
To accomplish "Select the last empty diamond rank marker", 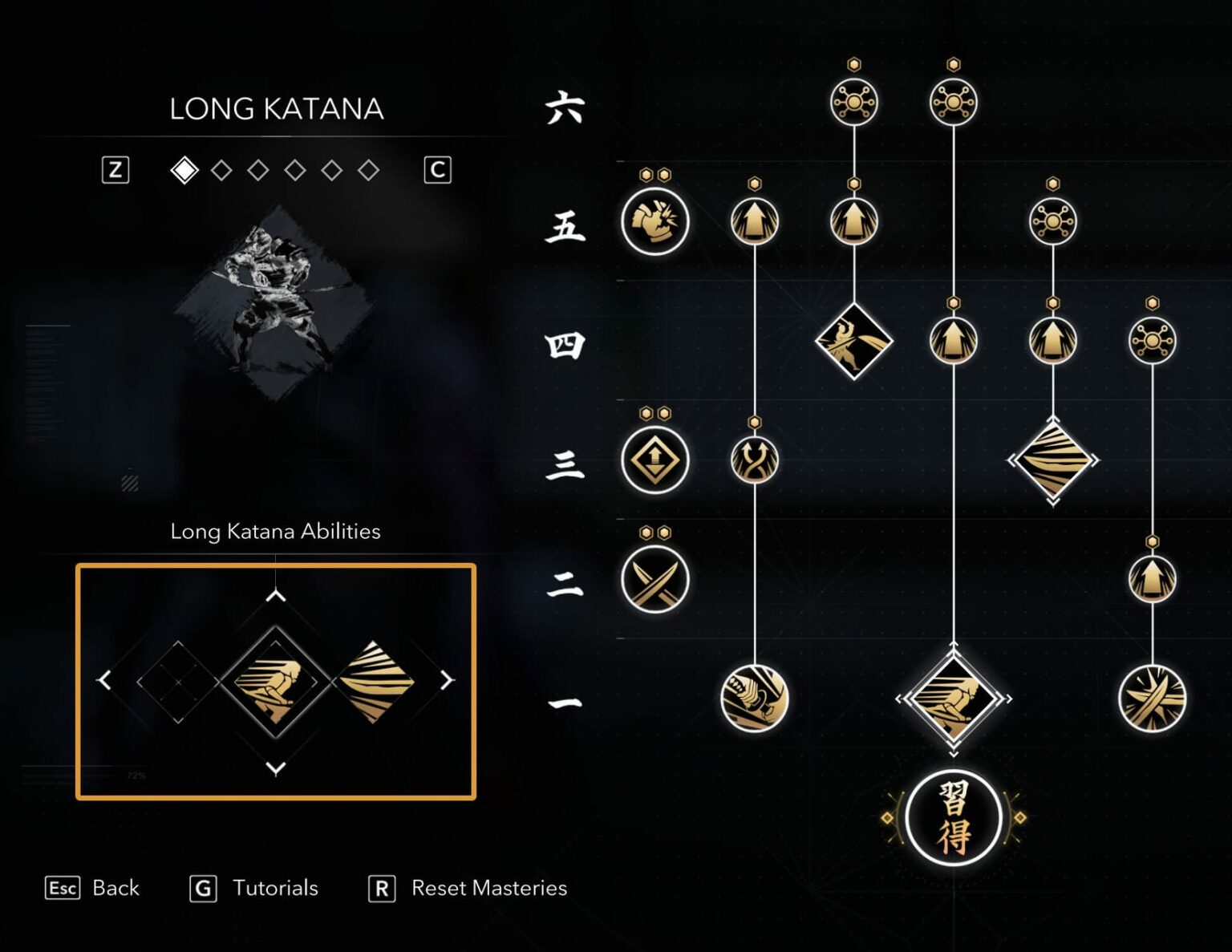I will click(371, 170).
